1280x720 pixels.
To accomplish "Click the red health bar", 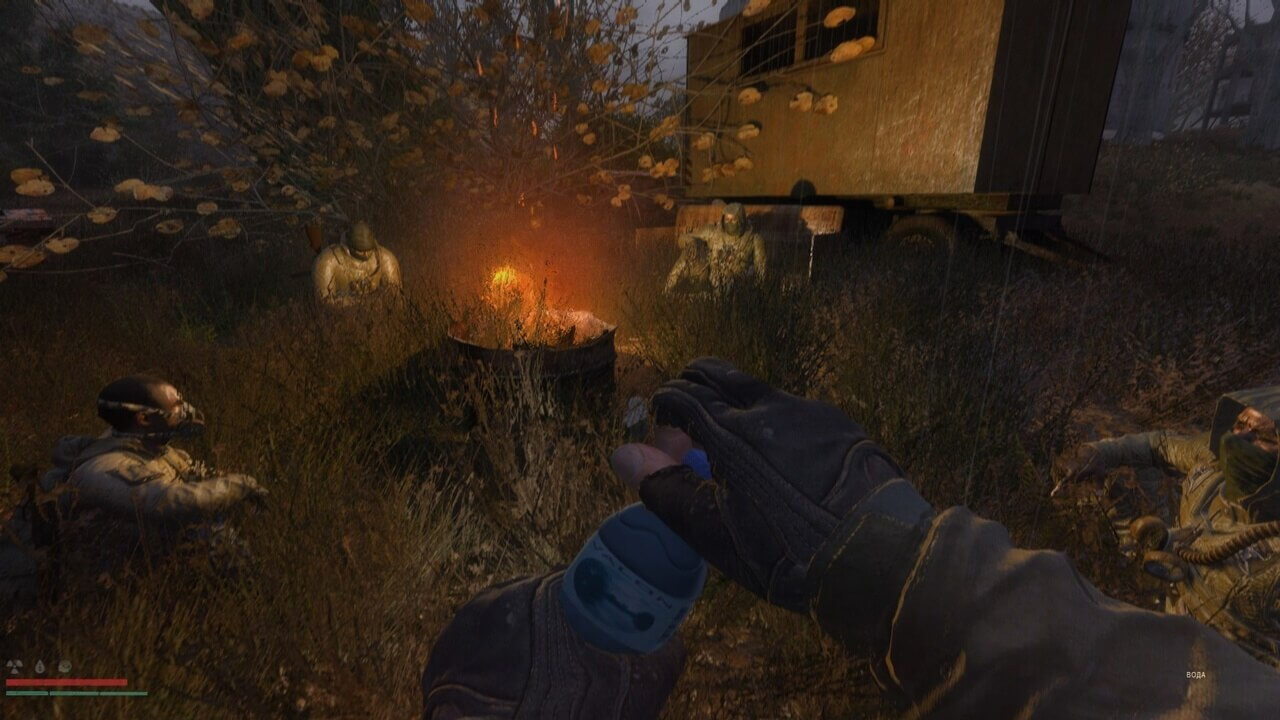I will 66,681.
